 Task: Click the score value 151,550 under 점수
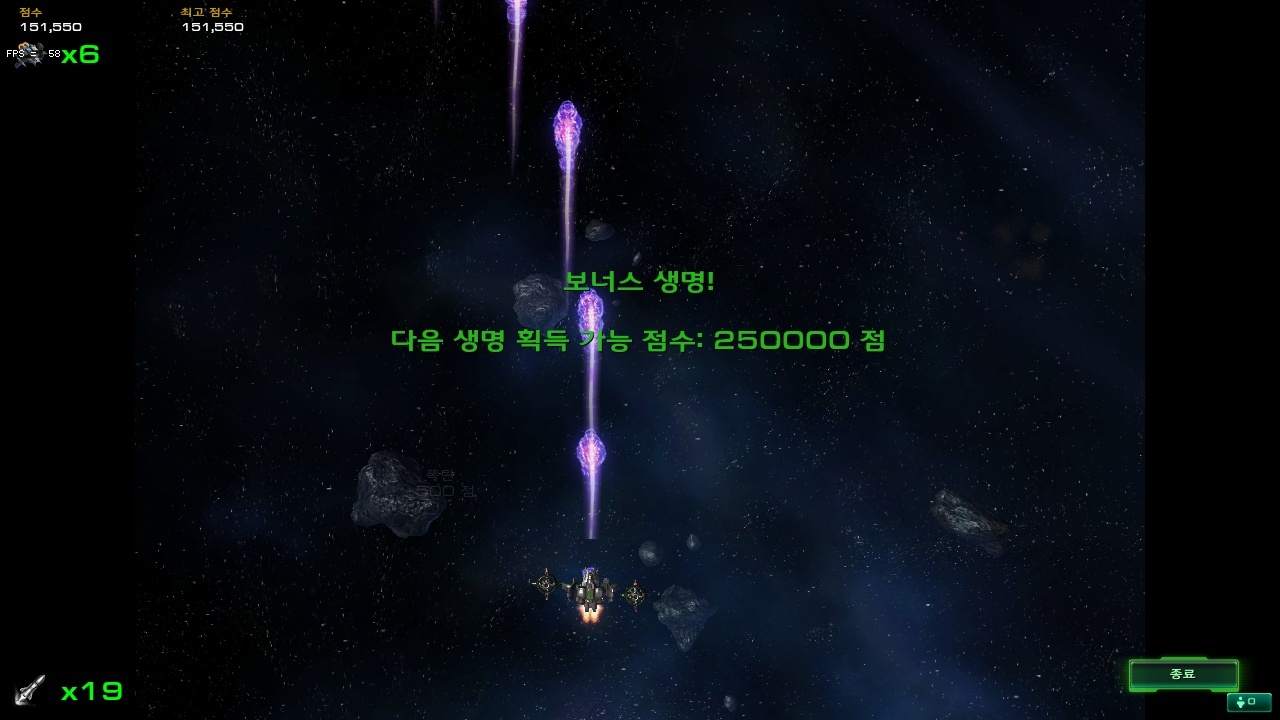(51, 27)
